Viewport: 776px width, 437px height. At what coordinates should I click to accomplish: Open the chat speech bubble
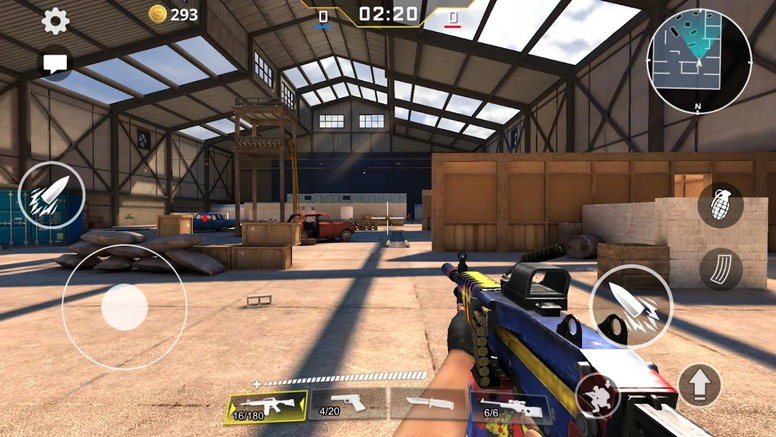[55, 63]
